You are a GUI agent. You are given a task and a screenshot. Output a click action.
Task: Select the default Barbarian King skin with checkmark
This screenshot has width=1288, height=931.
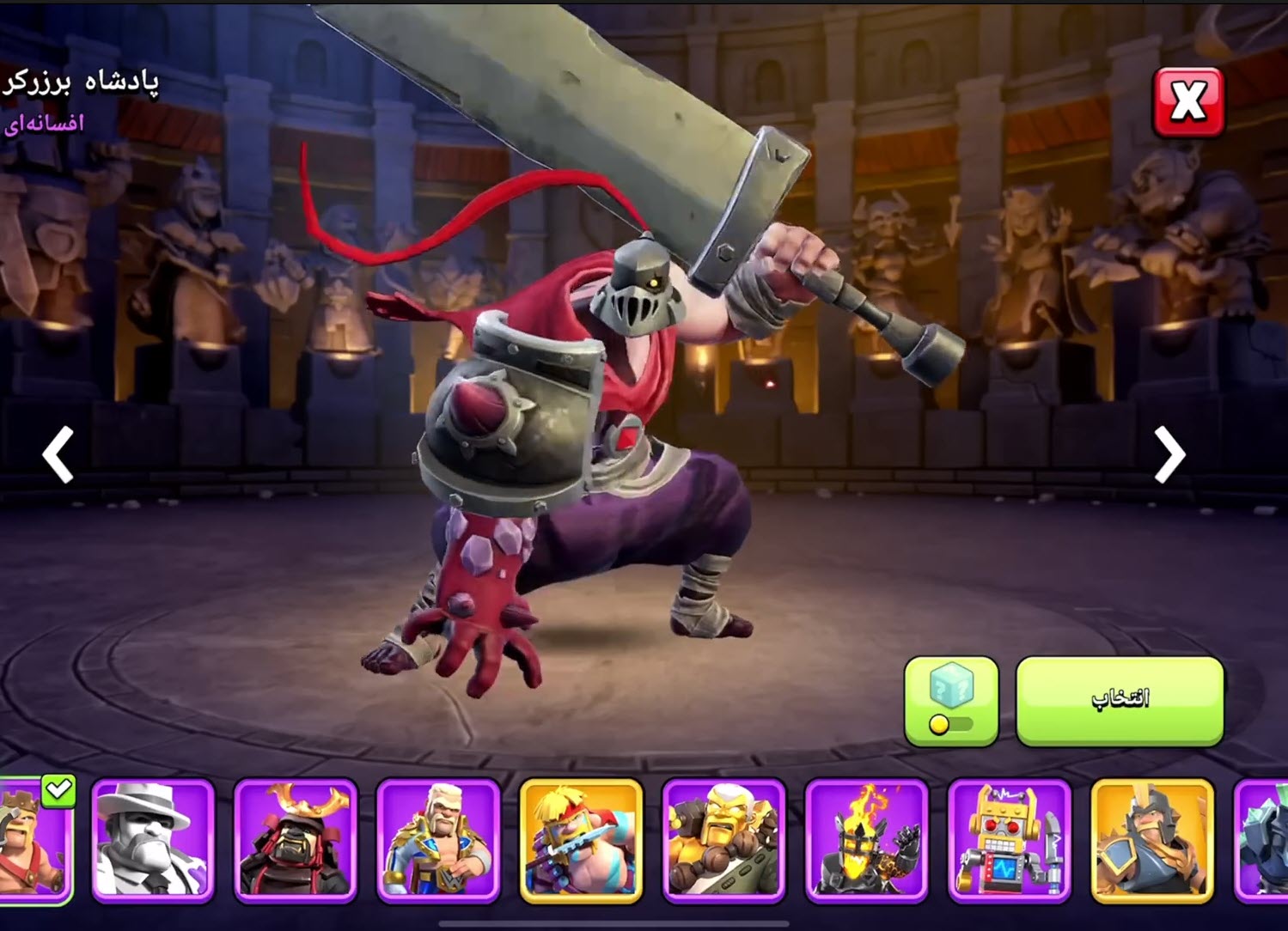point(34,838)
